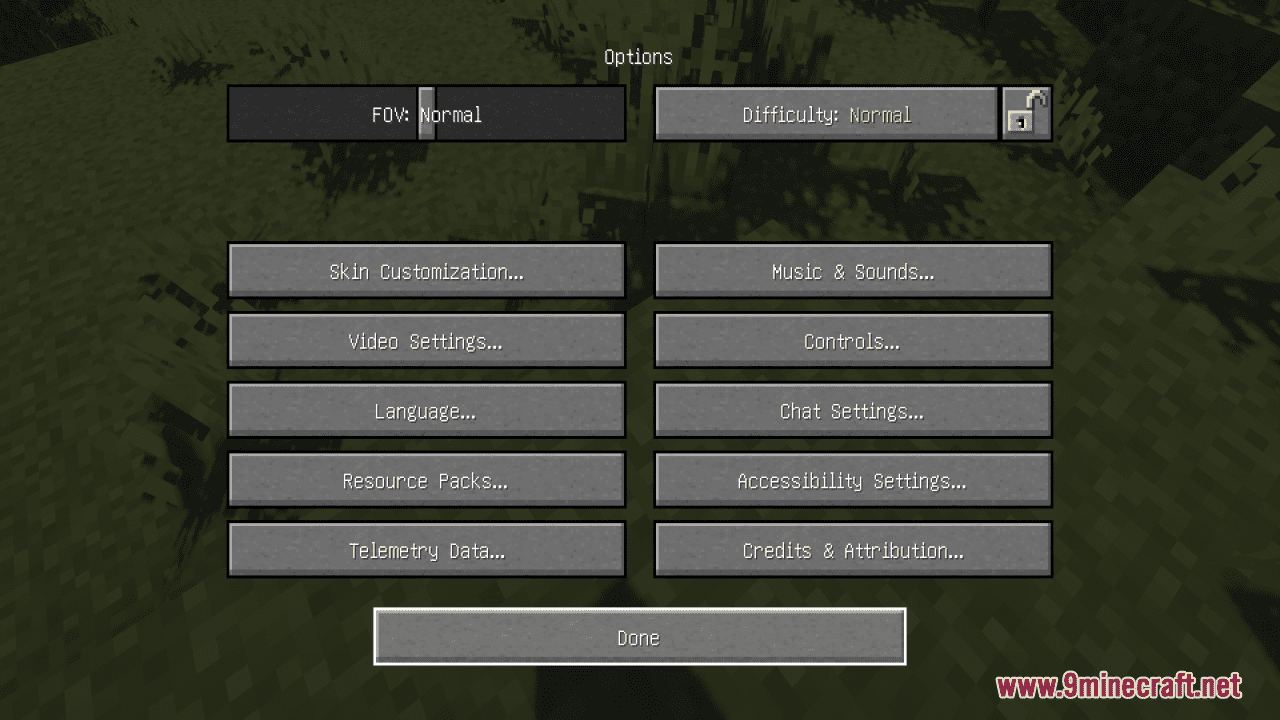Open Skin Customization settings
The width and height of the screenshot is (1280, 720).
[x=426, y=270]
